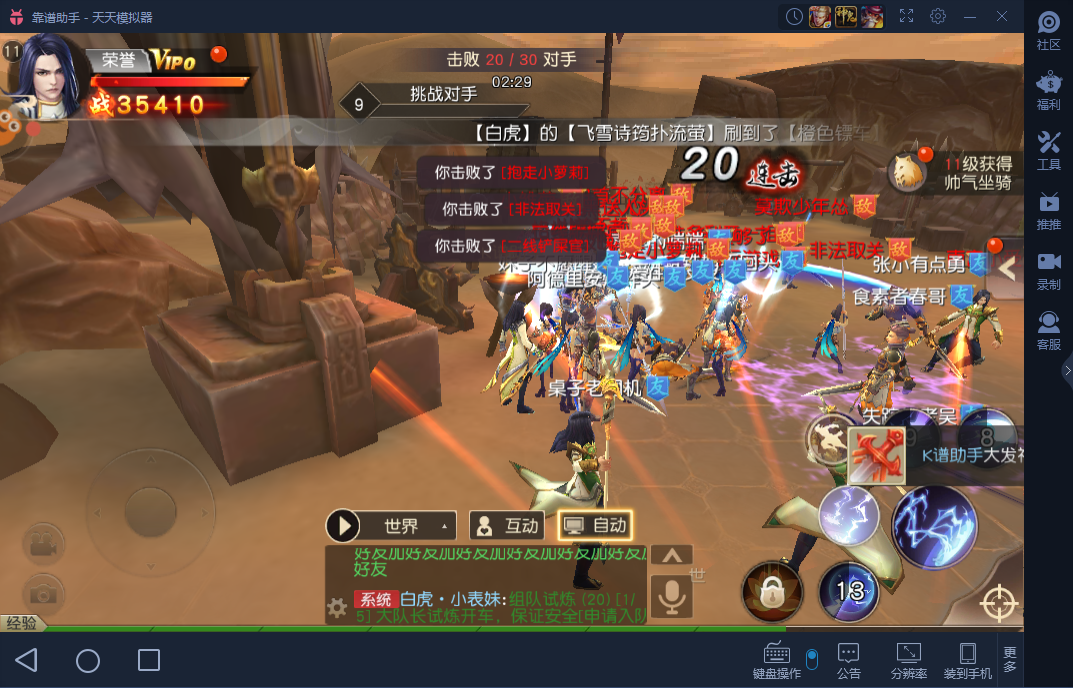
Task: Expand the chat box with up arrow
Action: pos(672,555)
